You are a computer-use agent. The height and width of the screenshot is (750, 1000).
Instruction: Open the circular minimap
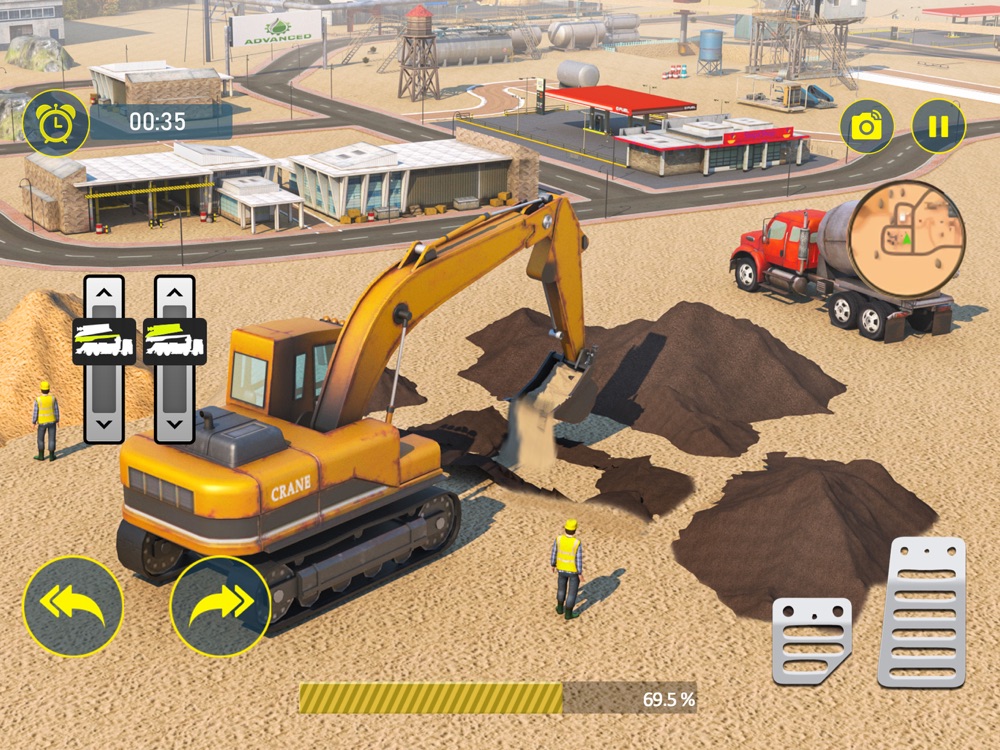(x=911, y=240)
